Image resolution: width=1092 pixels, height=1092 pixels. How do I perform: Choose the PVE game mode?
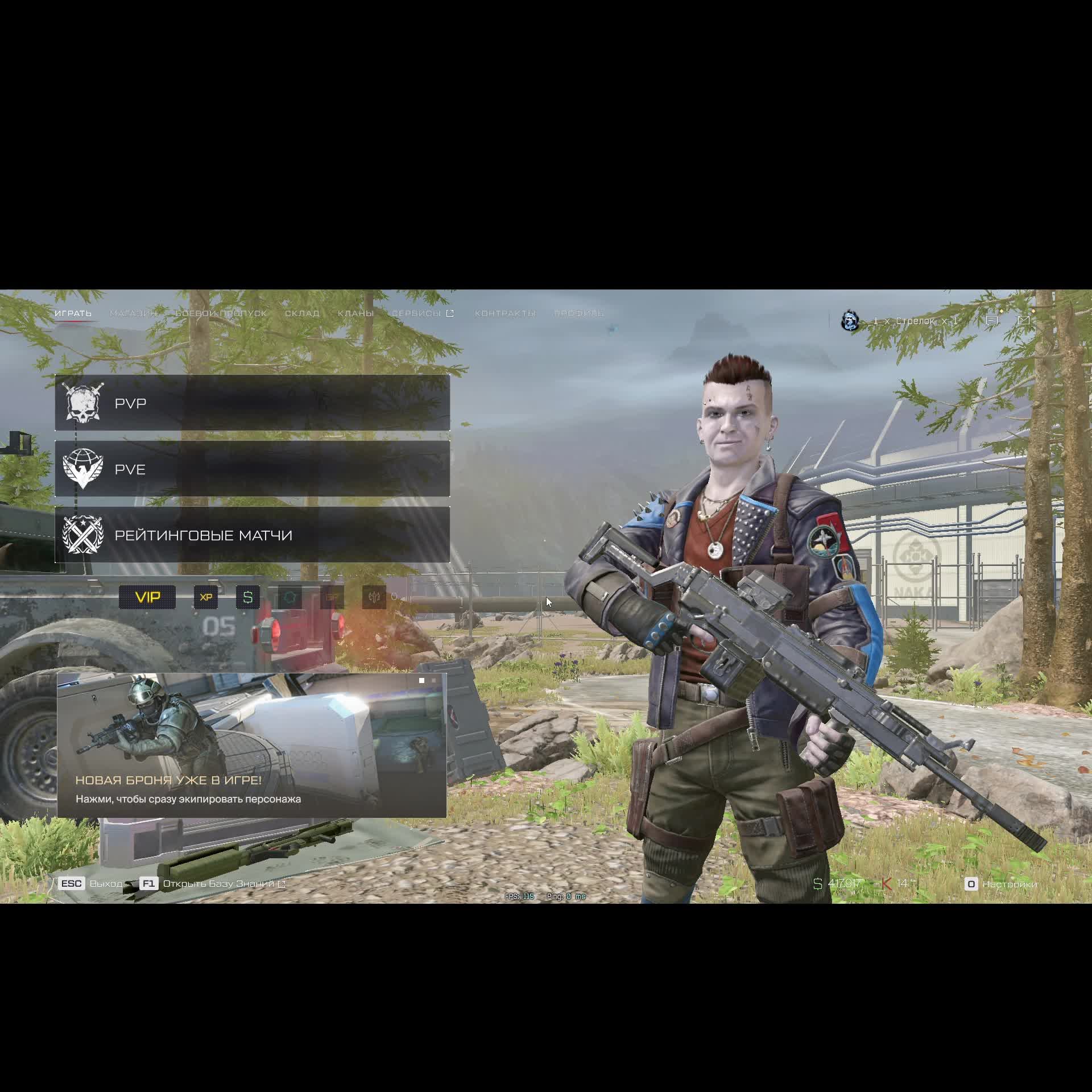[252, 469]
